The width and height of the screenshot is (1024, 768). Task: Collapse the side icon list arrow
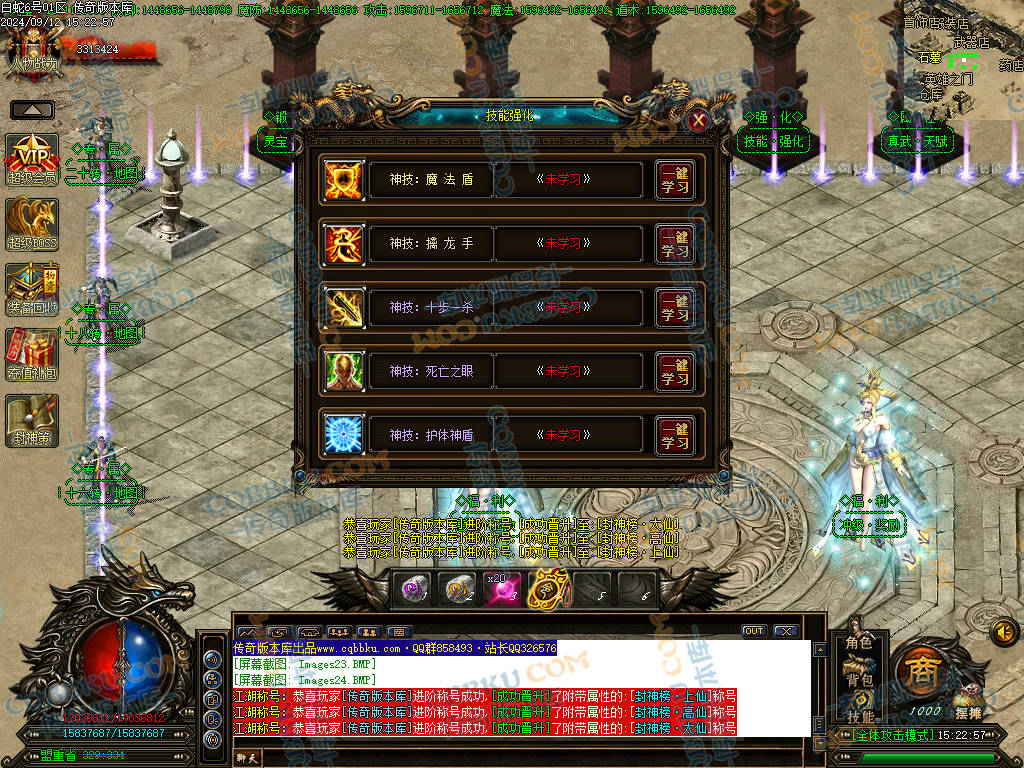click(32, 109)
